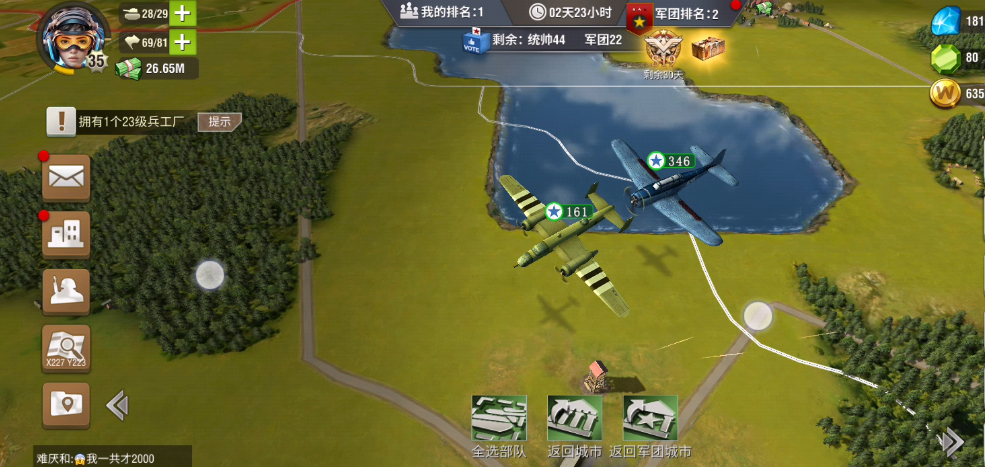
Task: Choose 返回军团城市 to return to legion city
Action: pyautogui.click(x=650, y=418)
